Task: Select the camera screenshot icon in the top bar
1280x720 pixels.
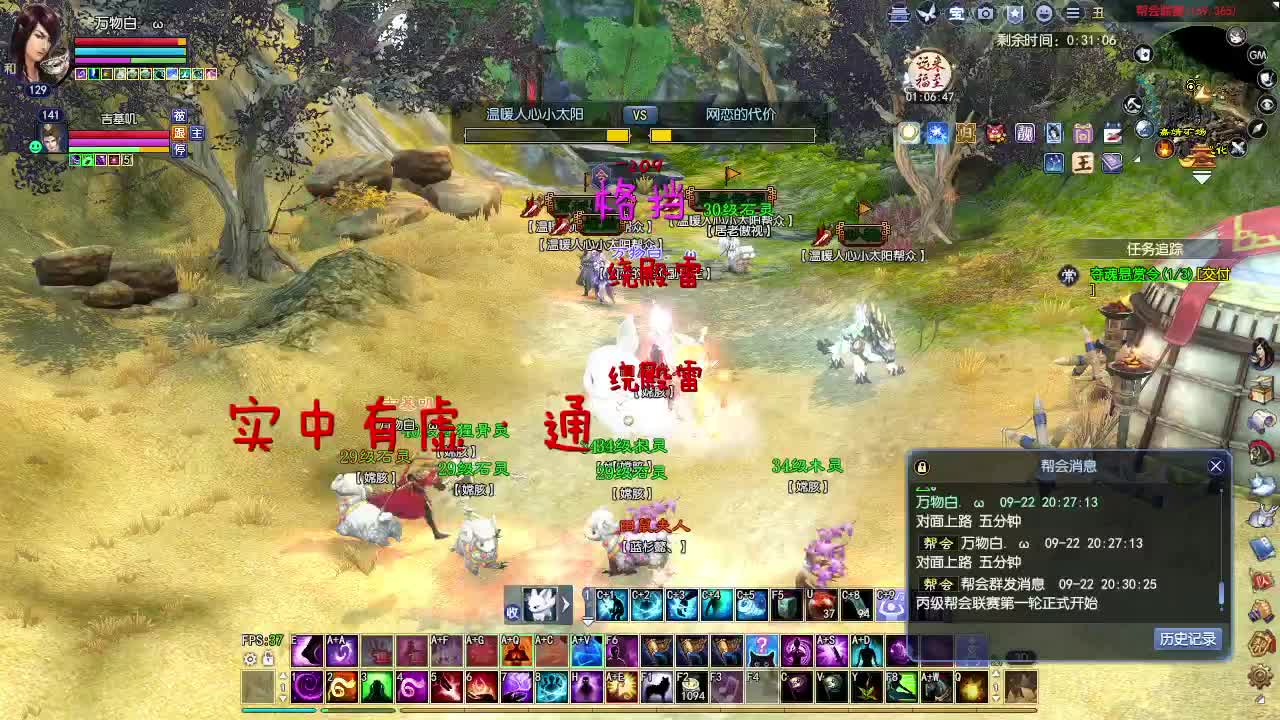Action: [985, 13]
